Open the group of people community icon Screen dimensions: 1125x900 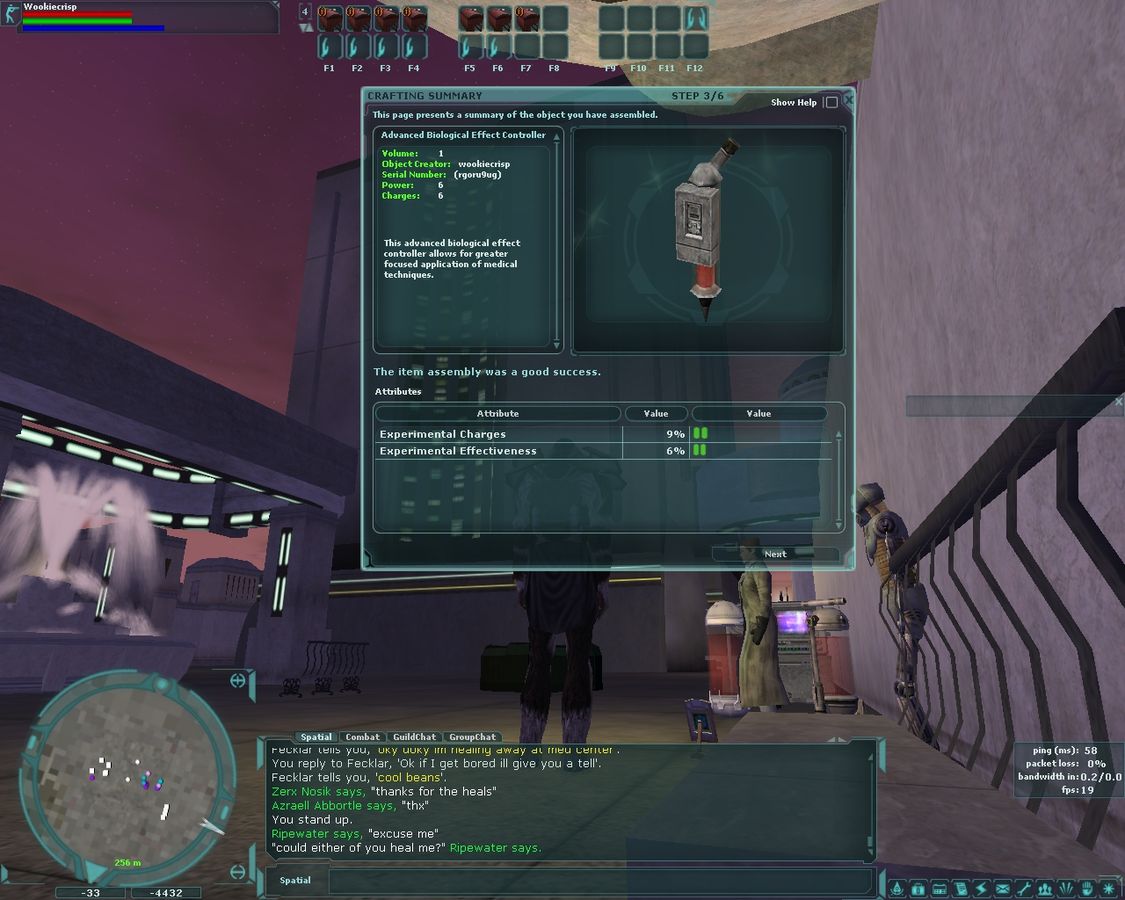point(1045,888)
